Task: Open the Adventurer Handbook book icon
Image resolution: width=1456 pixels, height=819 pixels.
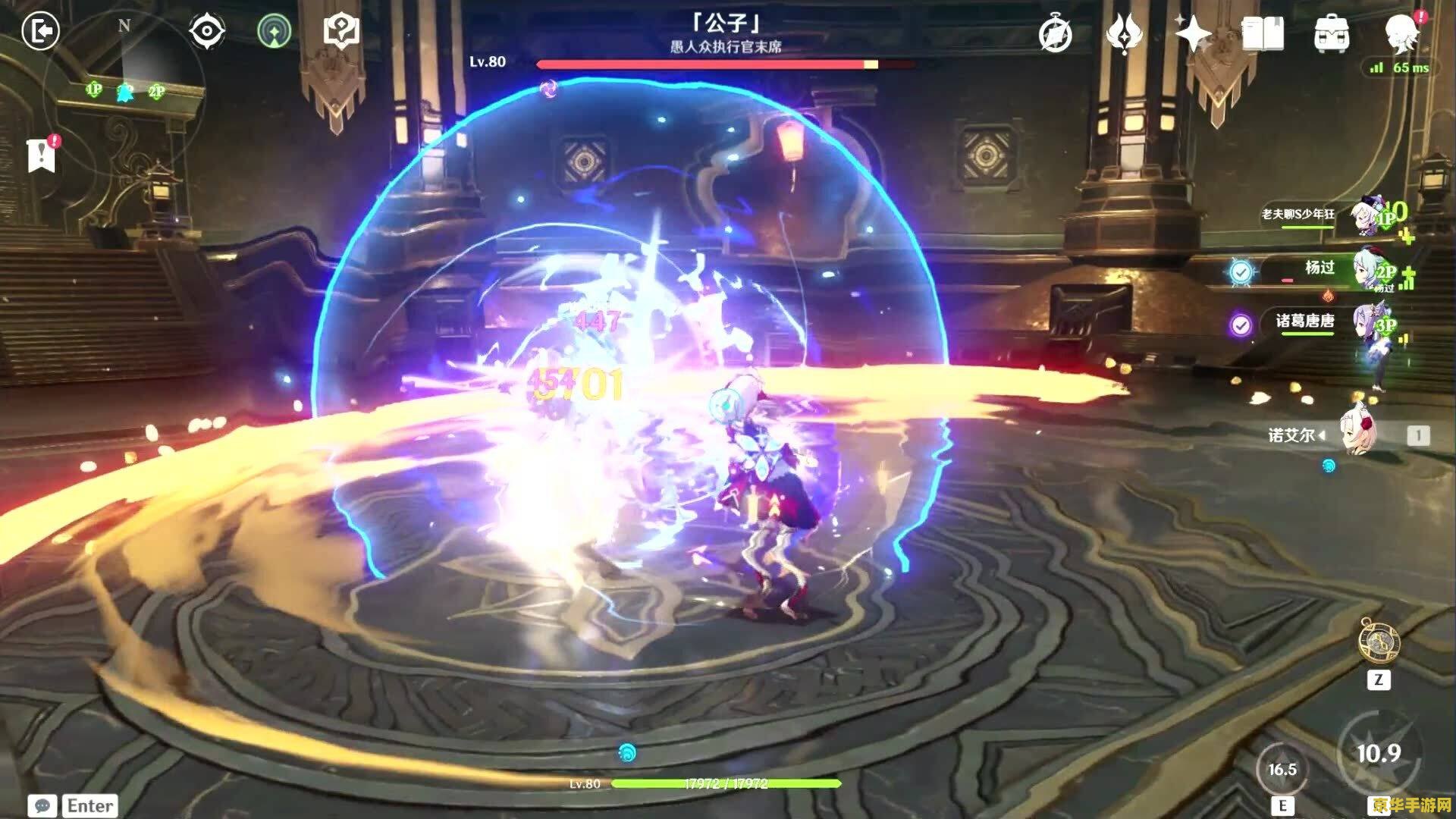Action: point(1262,34)
